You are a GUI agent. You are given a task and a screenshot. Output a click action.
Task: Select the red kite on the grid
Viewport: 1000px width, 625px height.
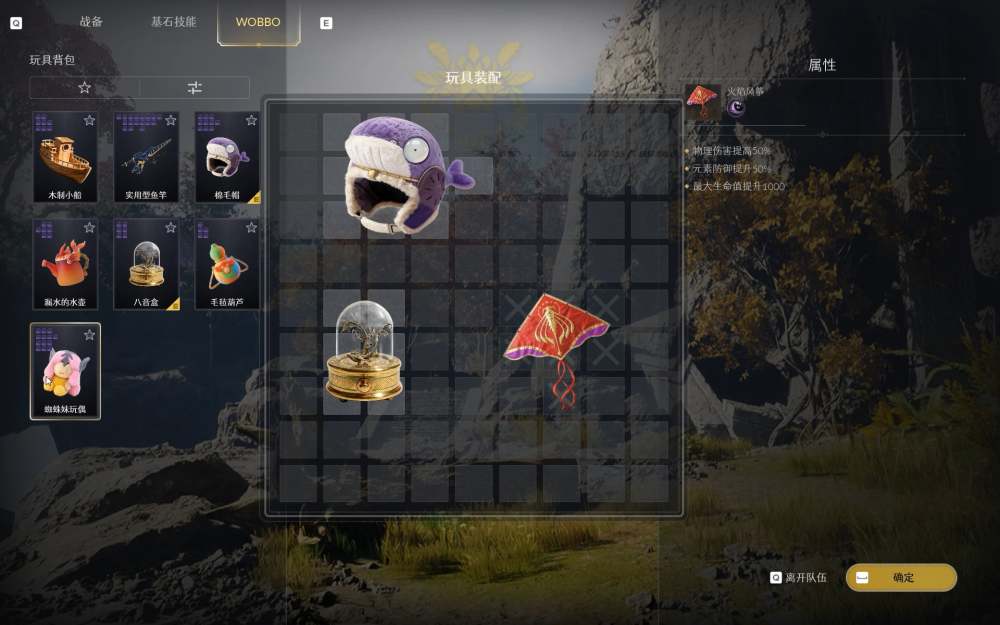click(555, 340)
